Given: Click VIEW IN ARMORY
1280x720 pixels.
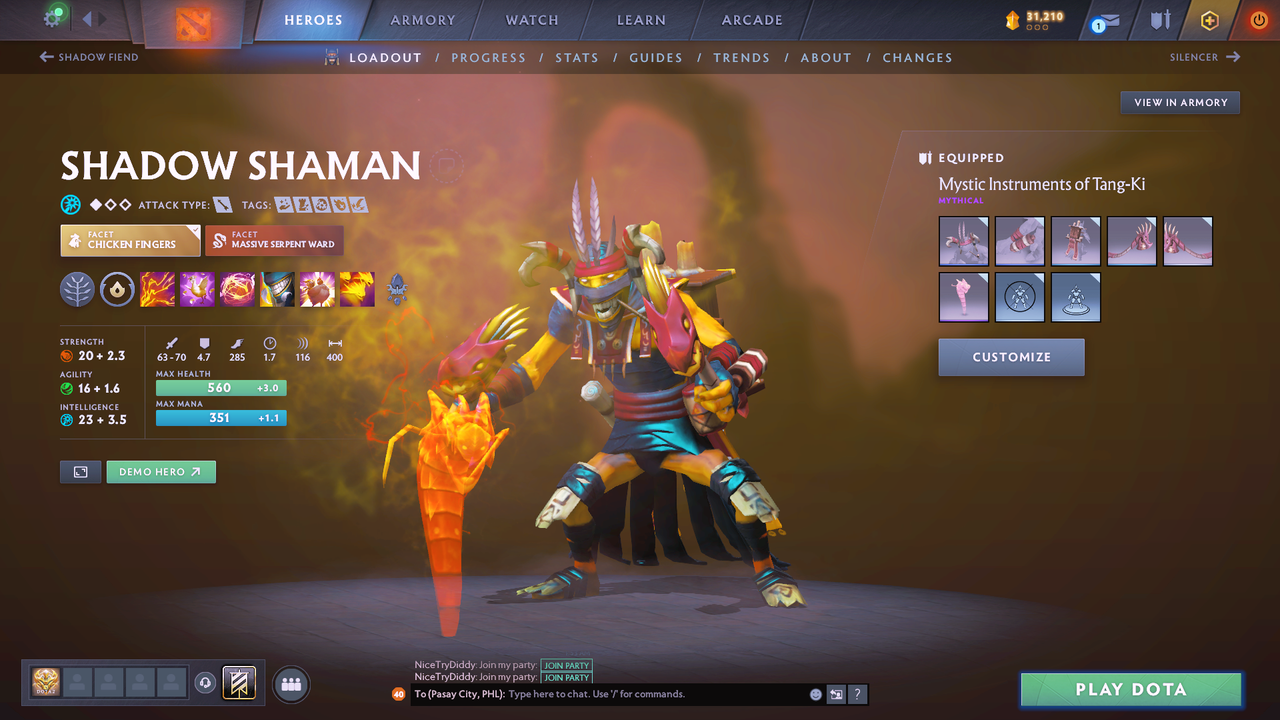Looking at the screenshot, I should point(1180,102).
